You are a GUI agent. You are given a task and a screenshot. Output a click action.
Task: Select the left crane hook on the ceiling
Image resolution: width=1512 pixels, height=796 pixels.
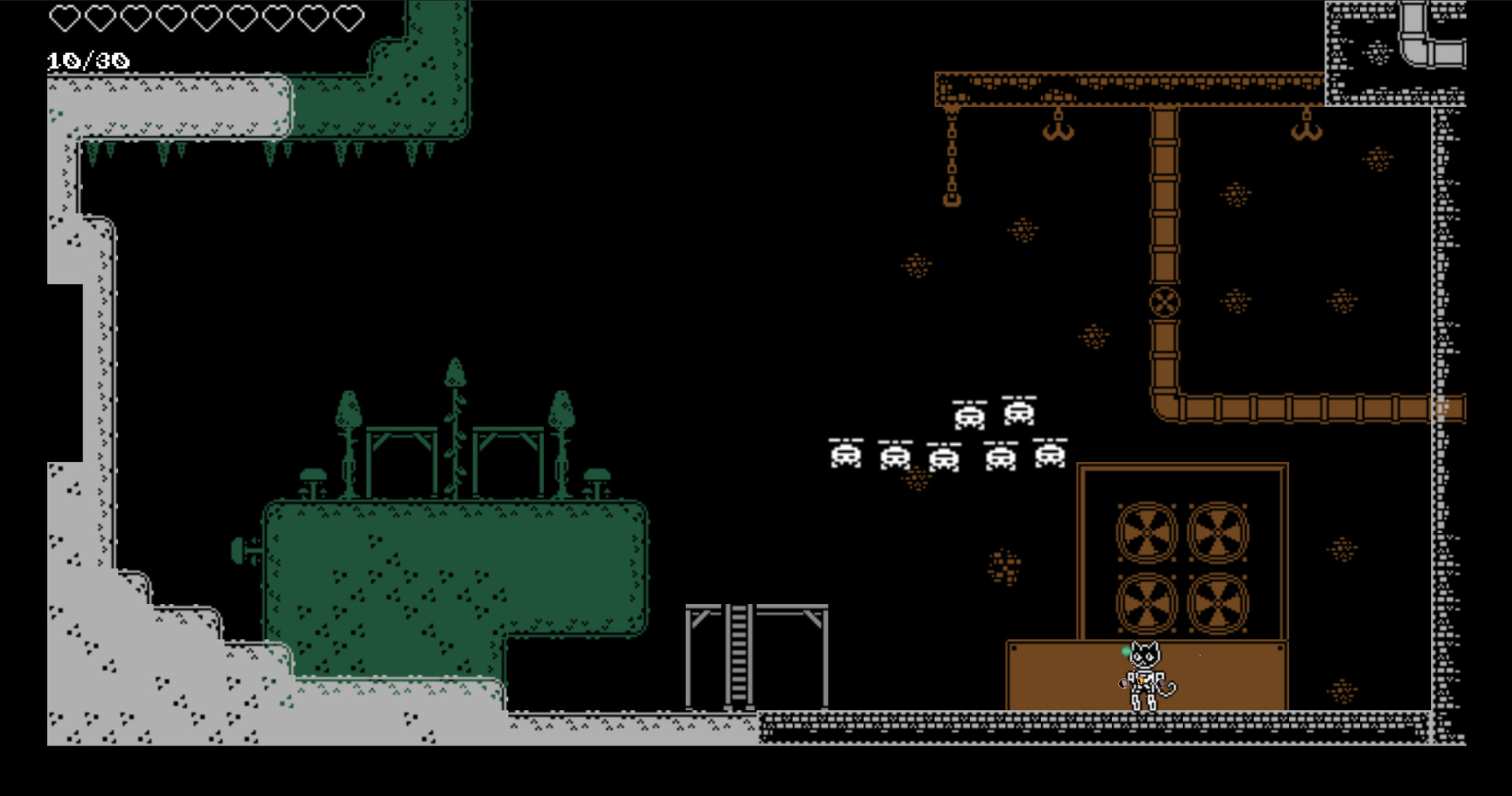tap(1058, 130)
